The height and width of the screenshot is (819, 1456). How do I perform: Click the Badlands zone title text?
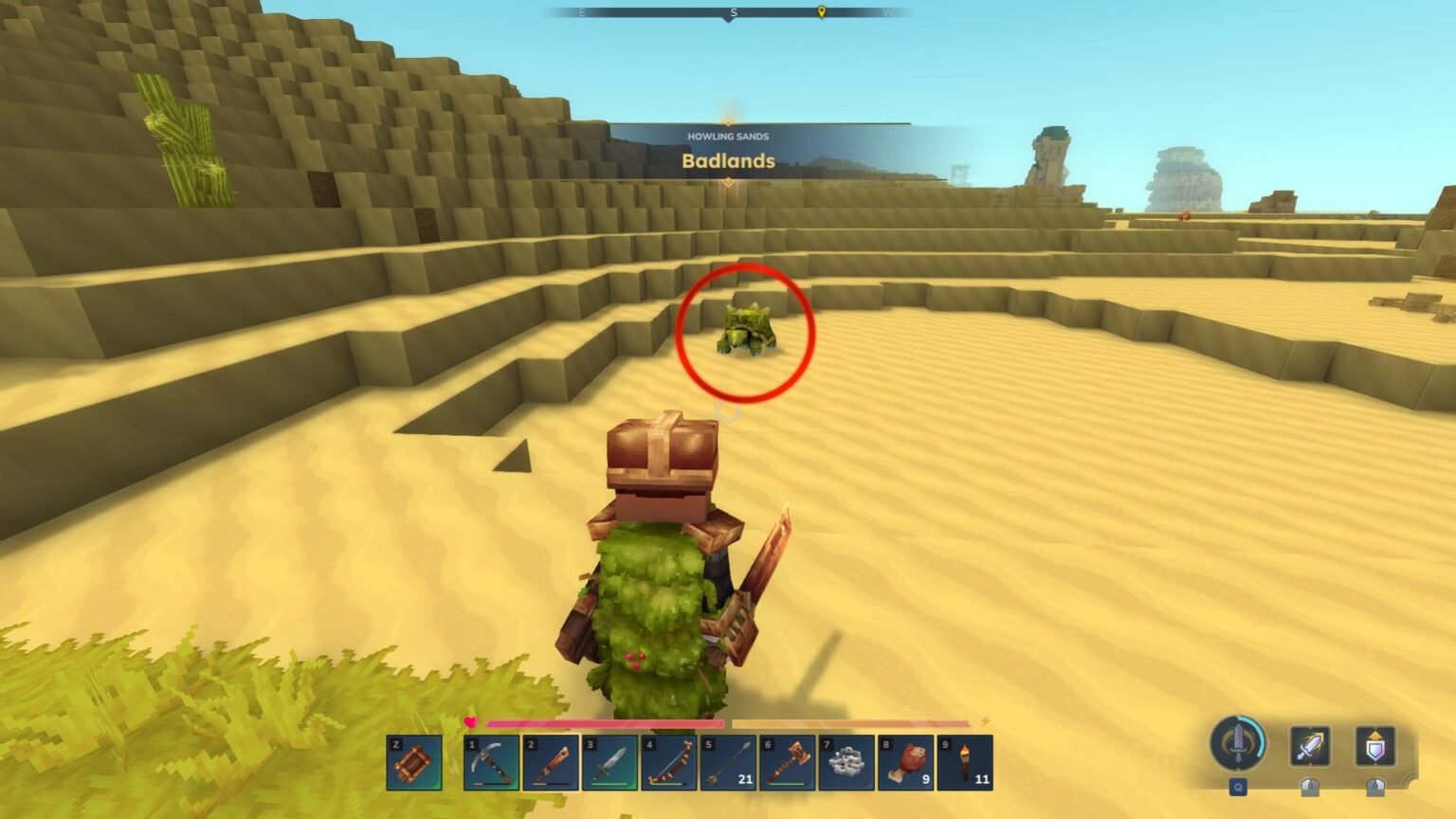pyautogui.click(x=728, y=161)
